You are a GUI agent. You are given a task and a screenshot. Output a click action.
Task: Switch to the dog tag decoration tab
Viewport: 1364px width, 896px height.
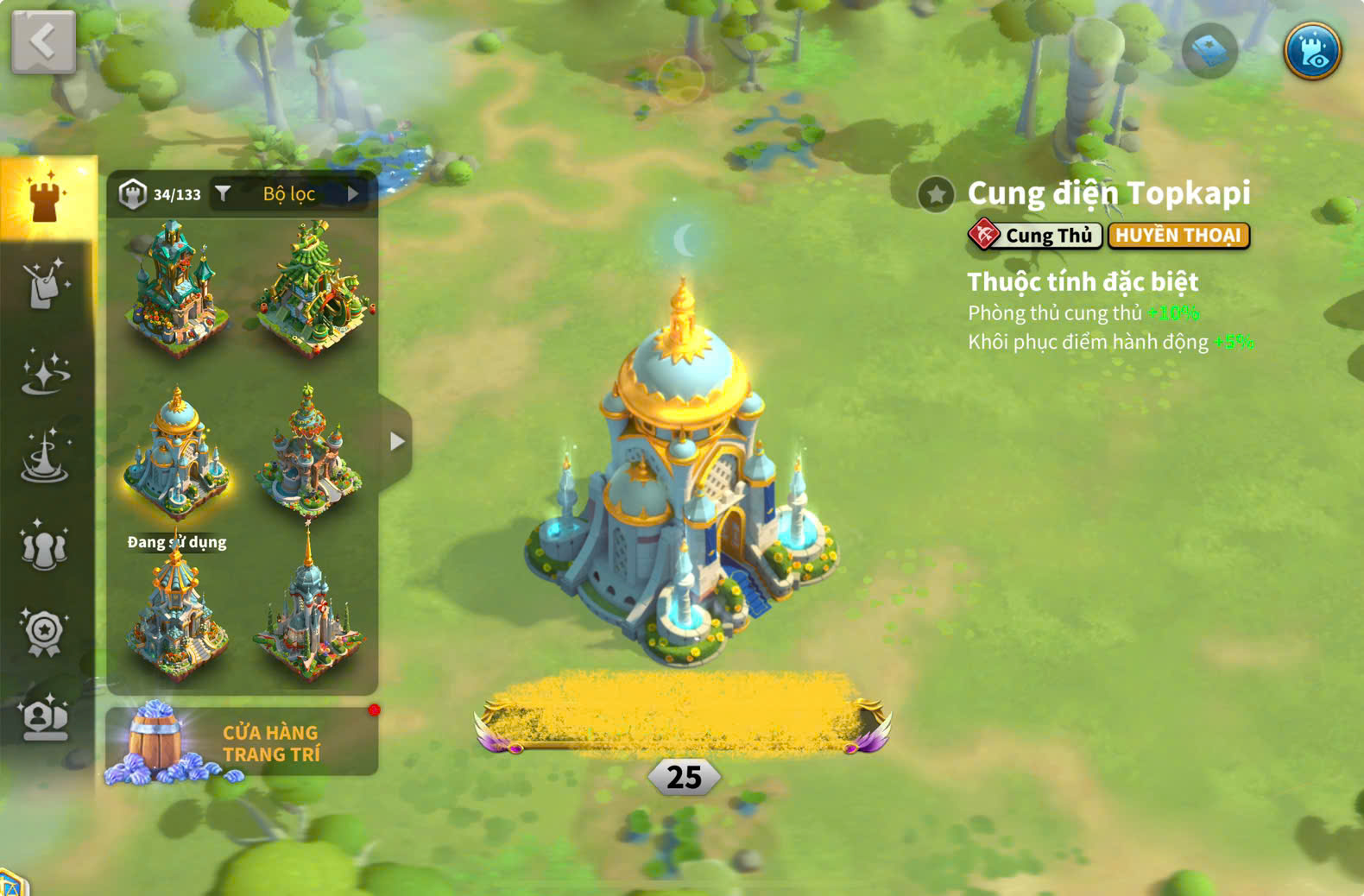(45, 284)
